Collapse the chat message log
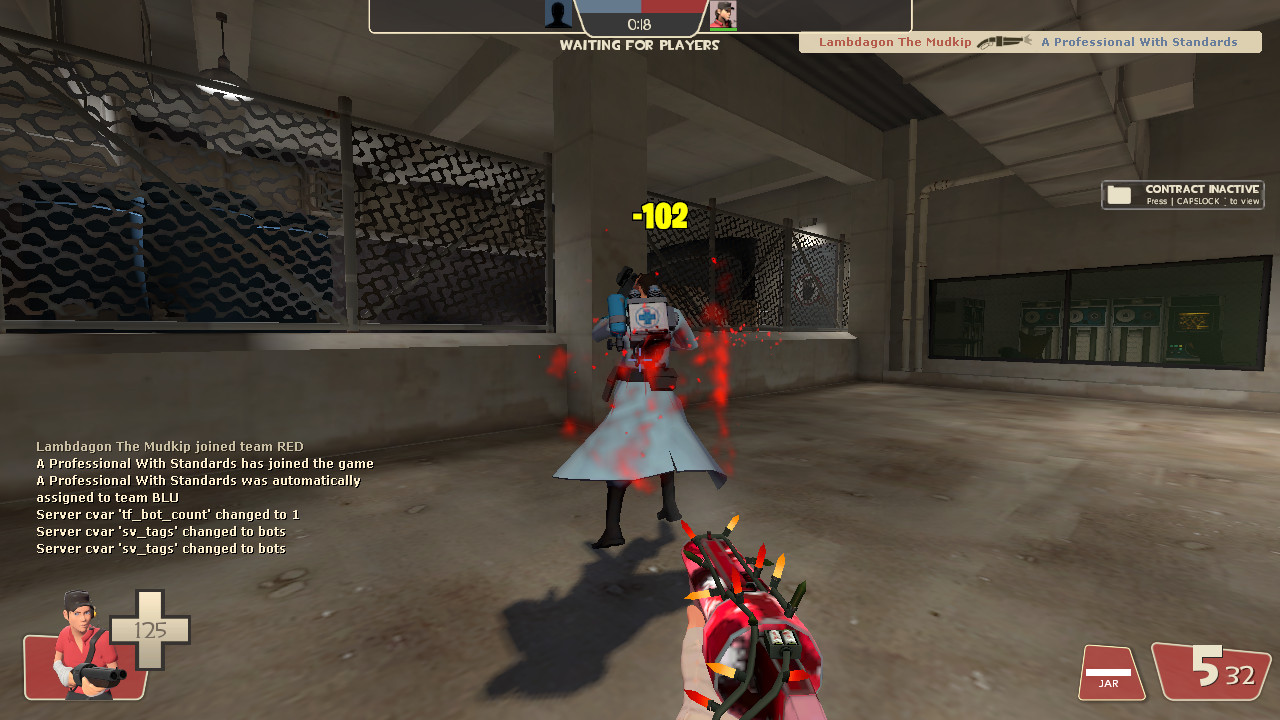This screenshot has height=720, width=1280. [200, 495]
